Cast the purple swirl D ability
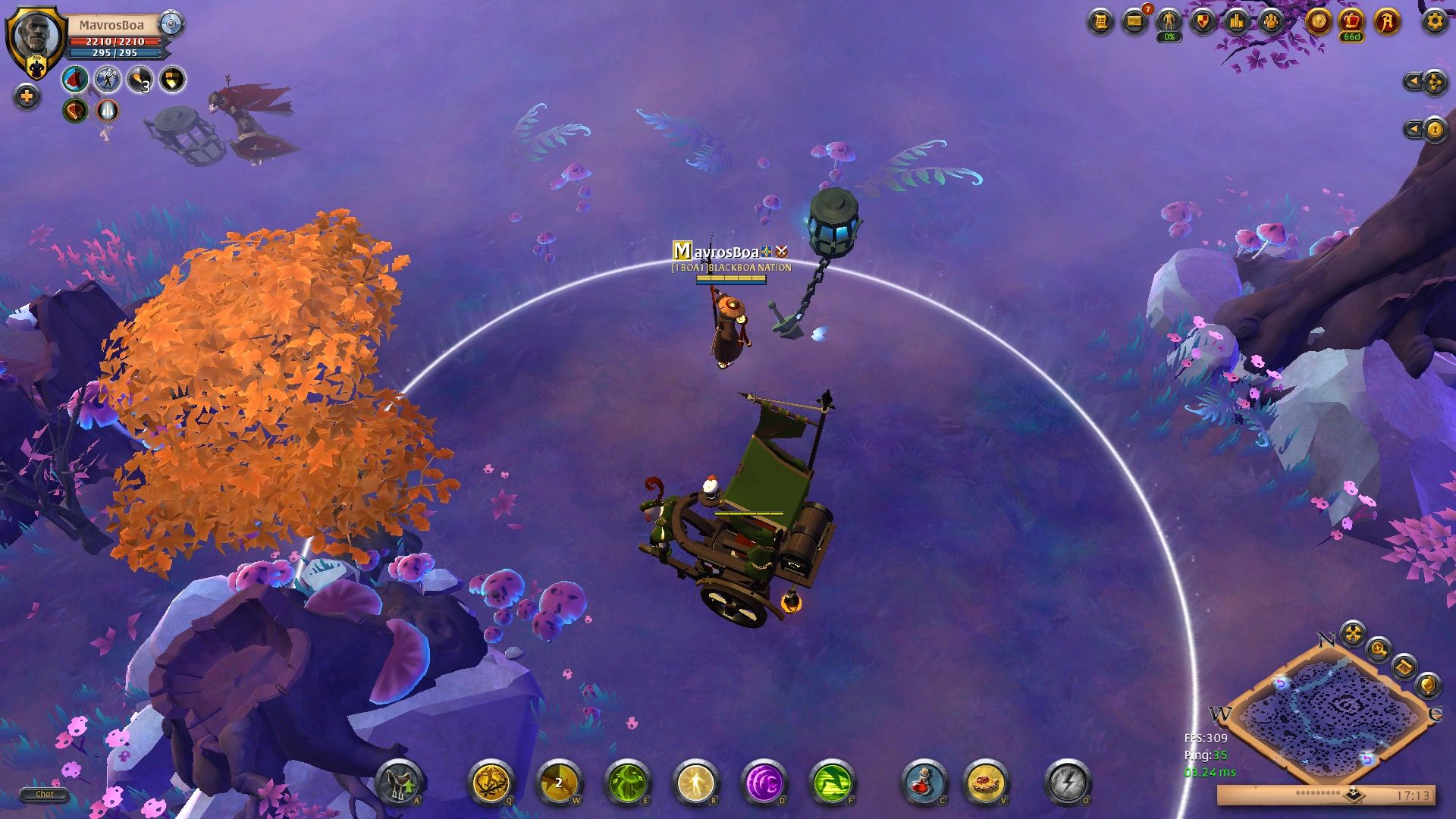This screenshot has height=819, width=1456. tap(764, 783)
